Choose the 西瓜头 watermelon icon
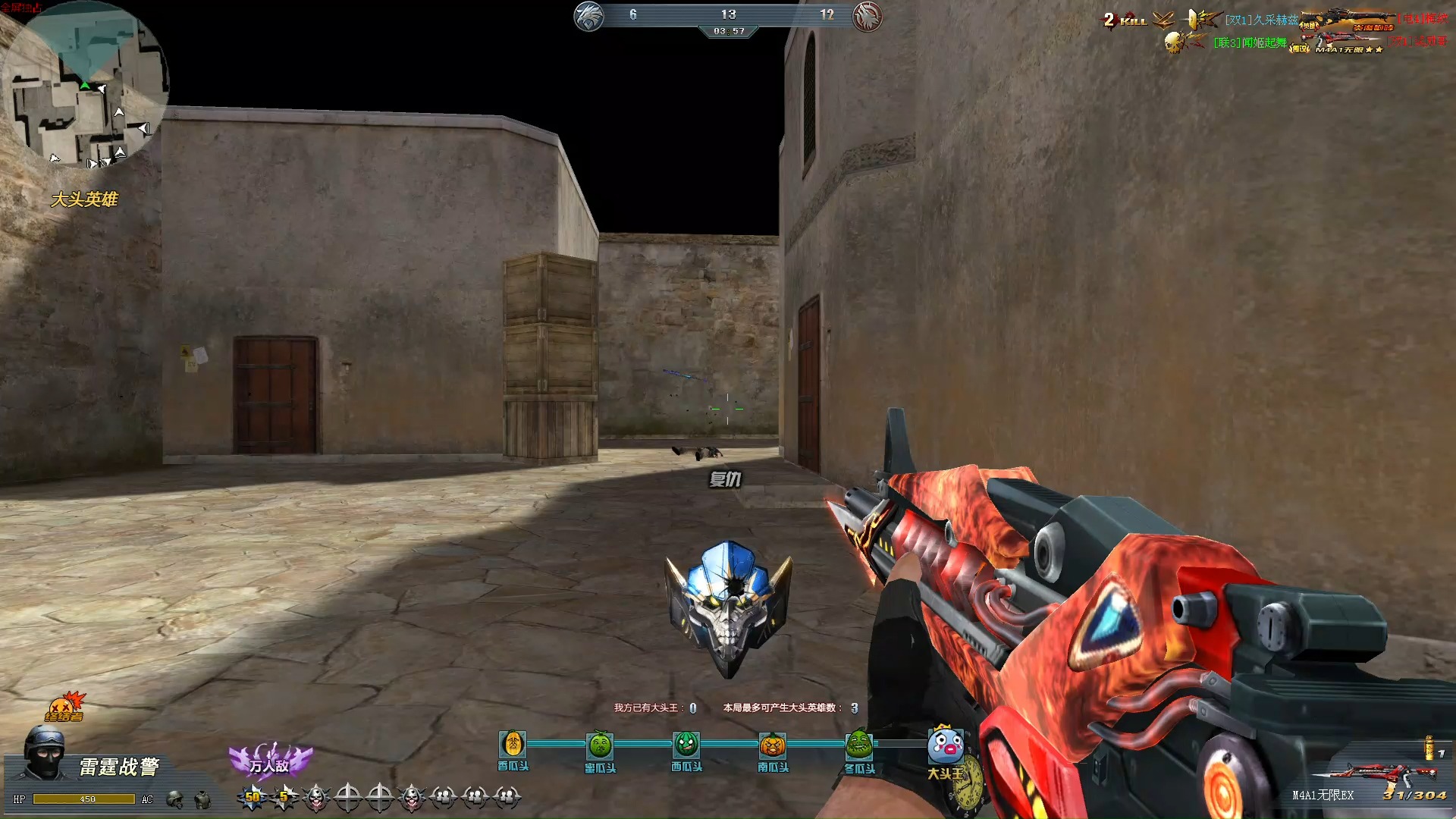 [x=686, y=745]
